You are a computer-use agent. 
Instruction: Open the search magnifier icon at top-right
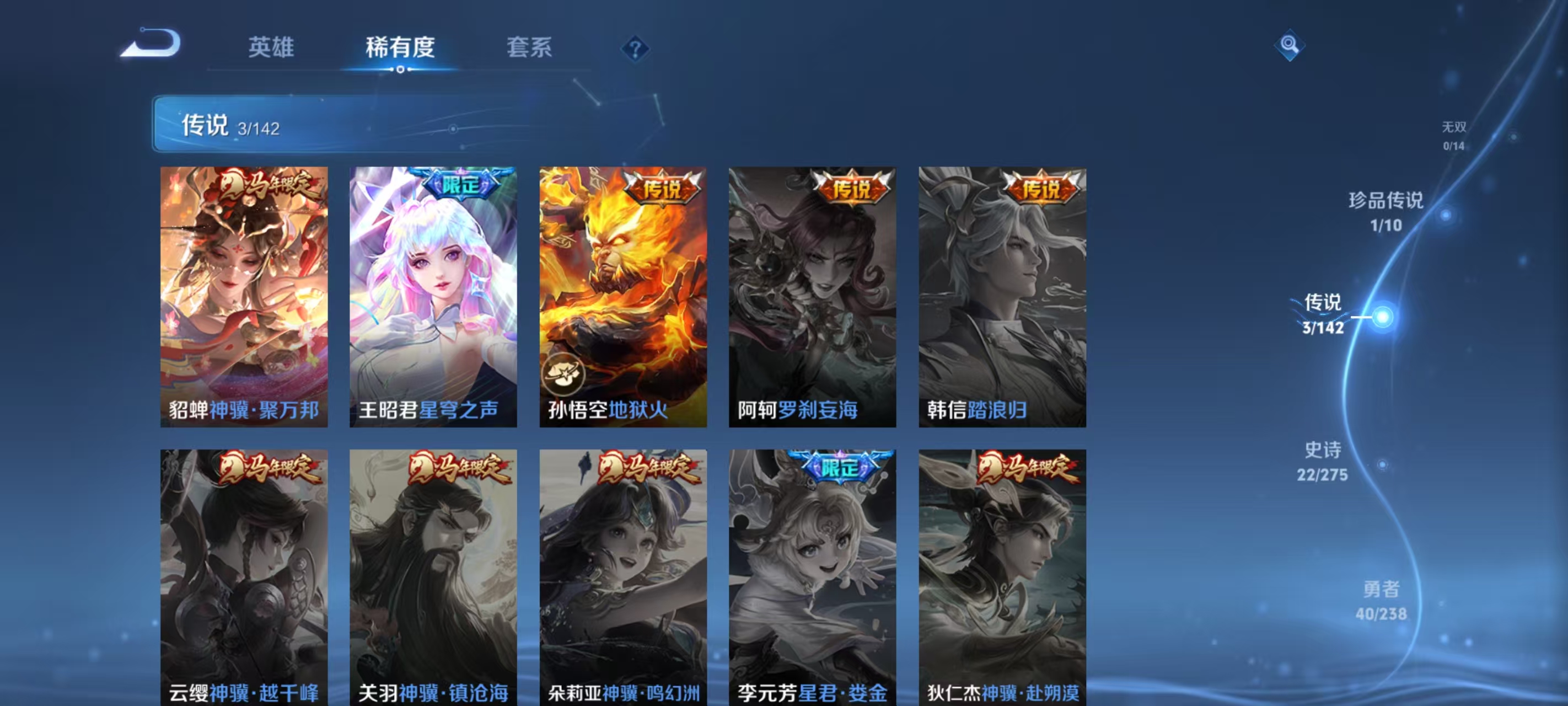click(1290, 45)
